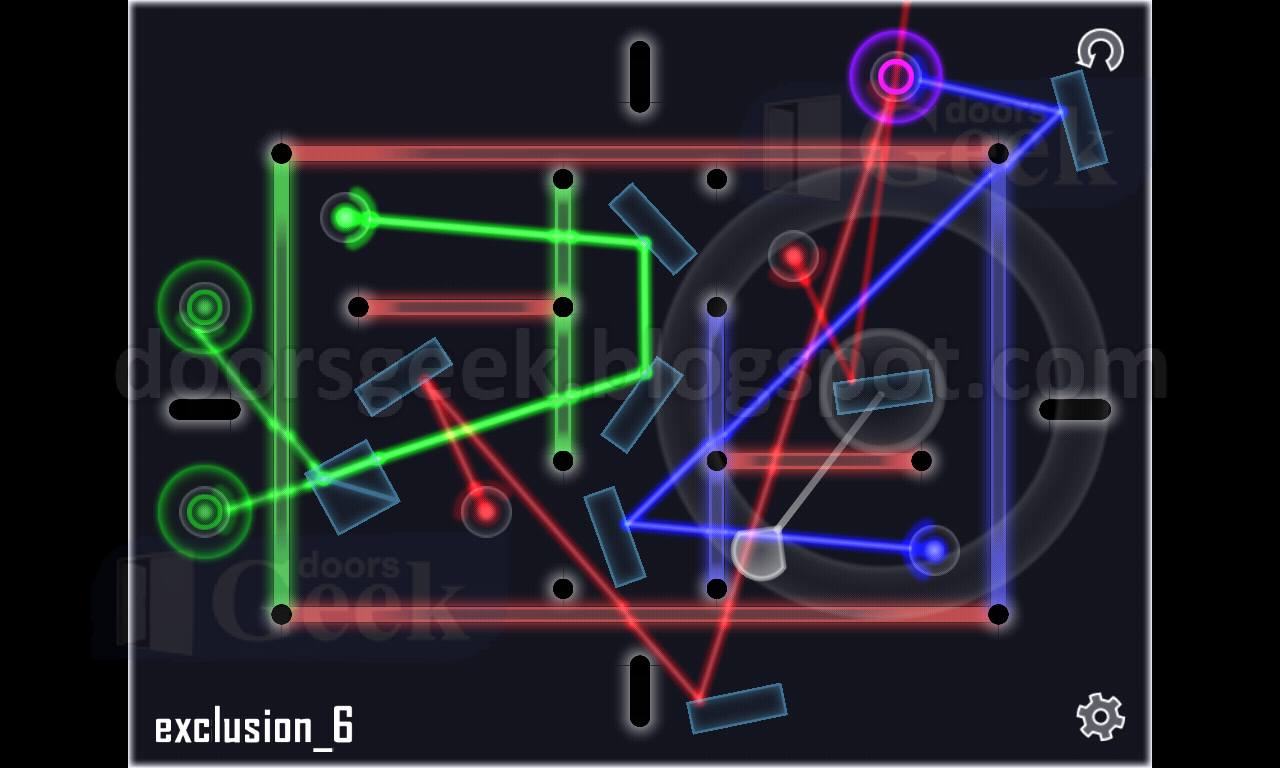Rotate the slanted mirror left of the blue beam junction

click(615, 535)
